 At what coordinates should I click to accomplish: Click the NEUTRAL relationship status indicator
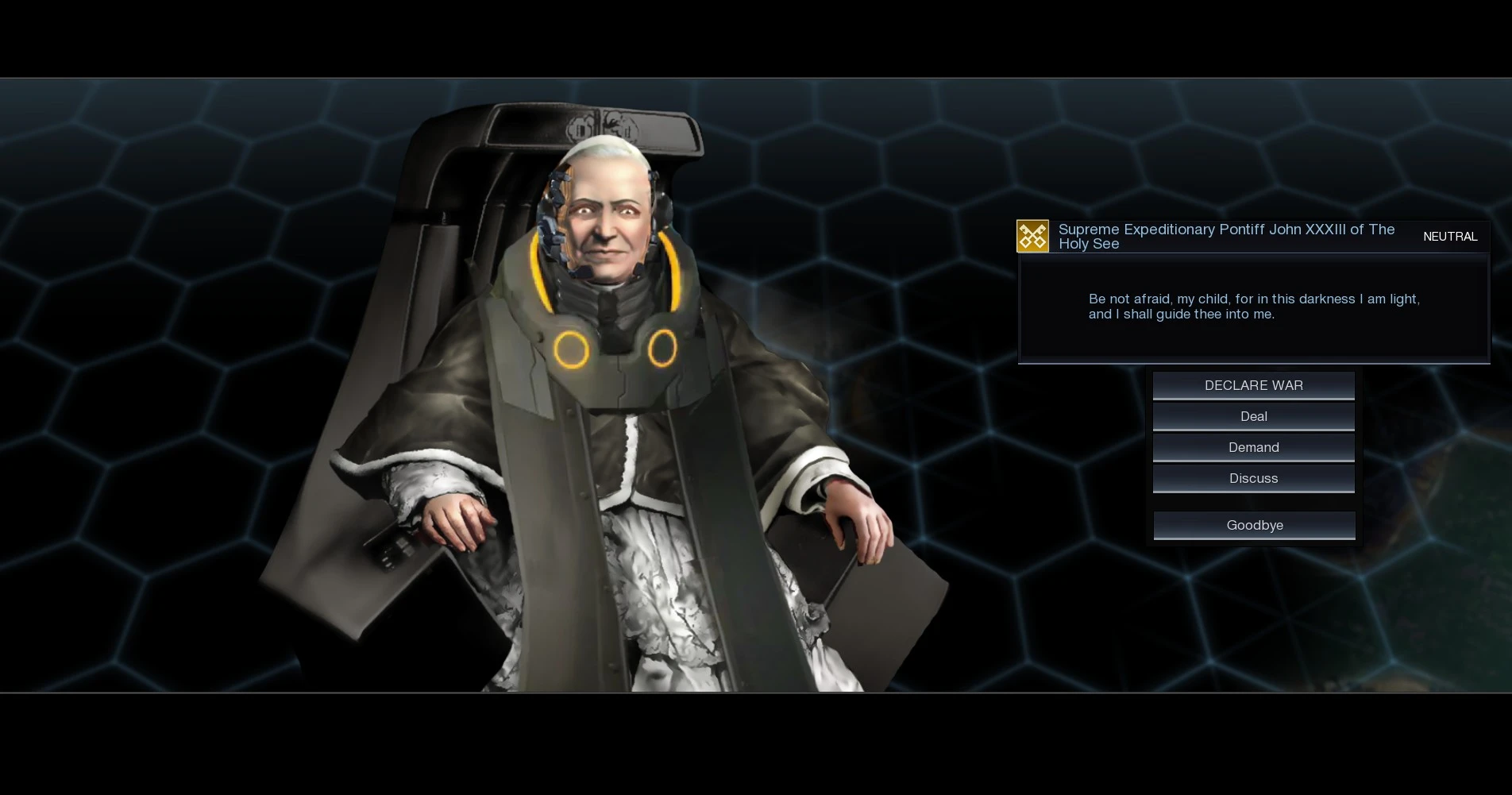pos(1450,236)
